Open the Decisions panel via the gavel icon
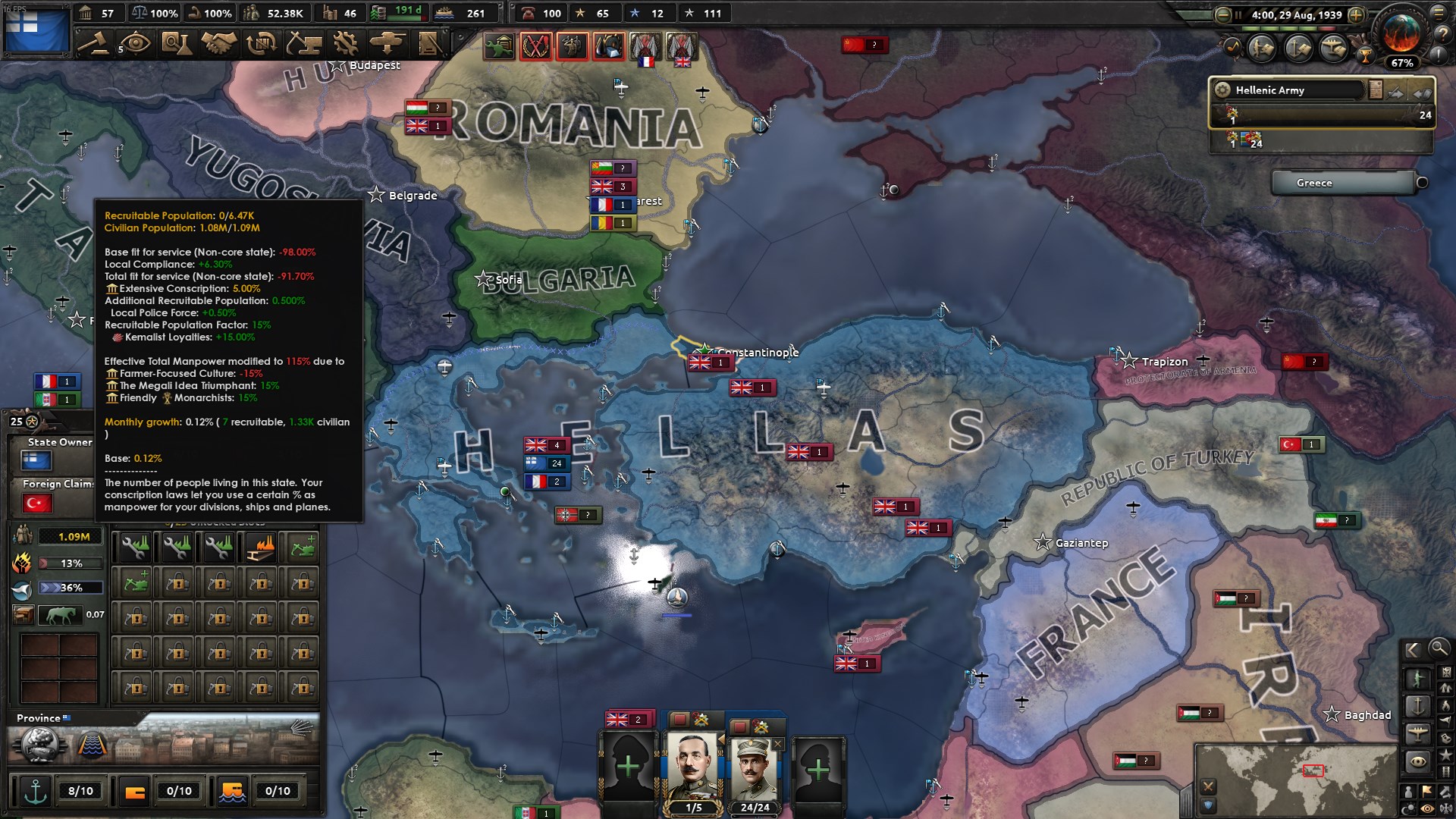Image resolution: width=1456 pixels, height=819 pixels. 93,45
